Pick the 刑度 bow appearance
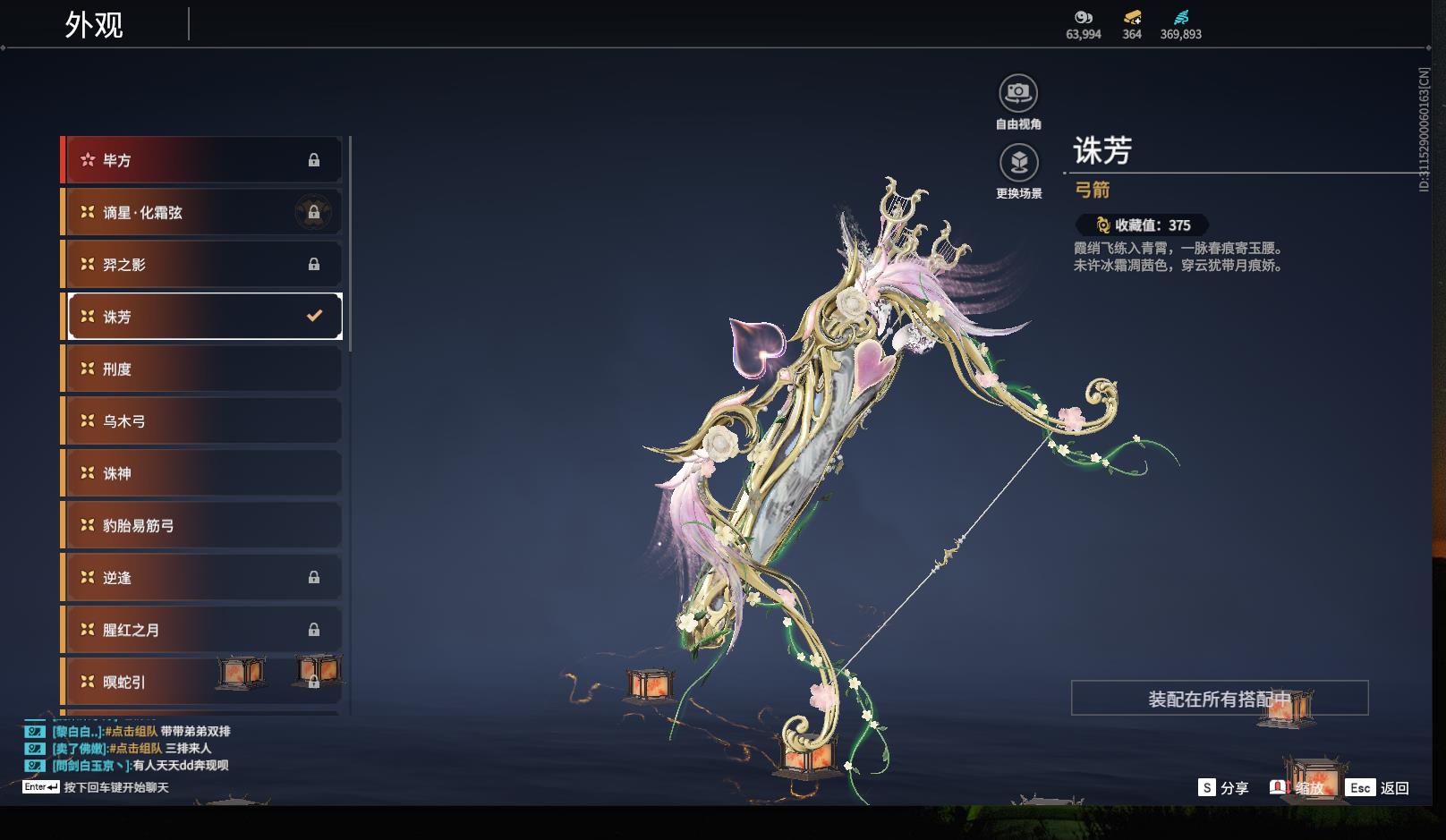The height and width of the screenshot is (840, 1446). click(201, 369)
